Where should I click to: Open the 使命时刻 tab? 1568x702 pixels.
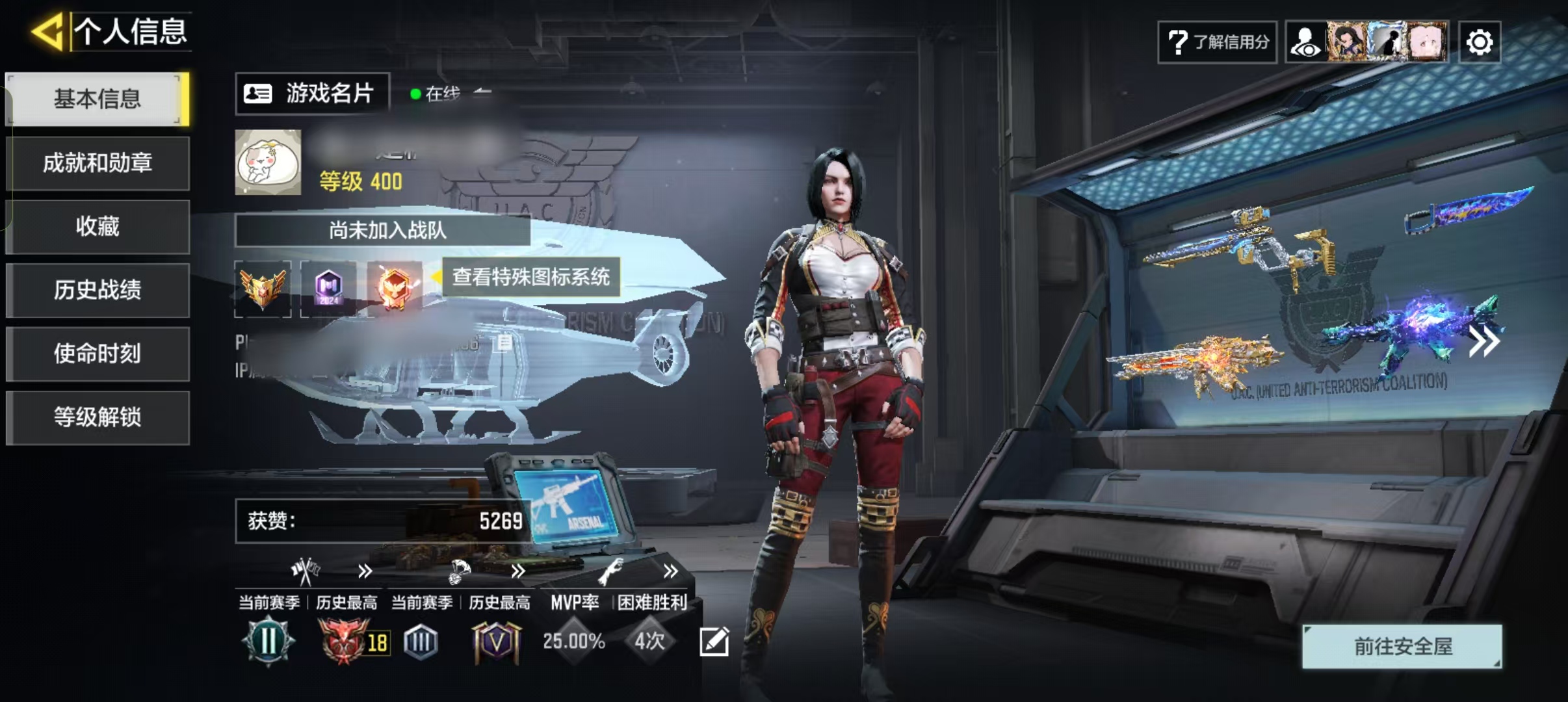tap(98, 354)
